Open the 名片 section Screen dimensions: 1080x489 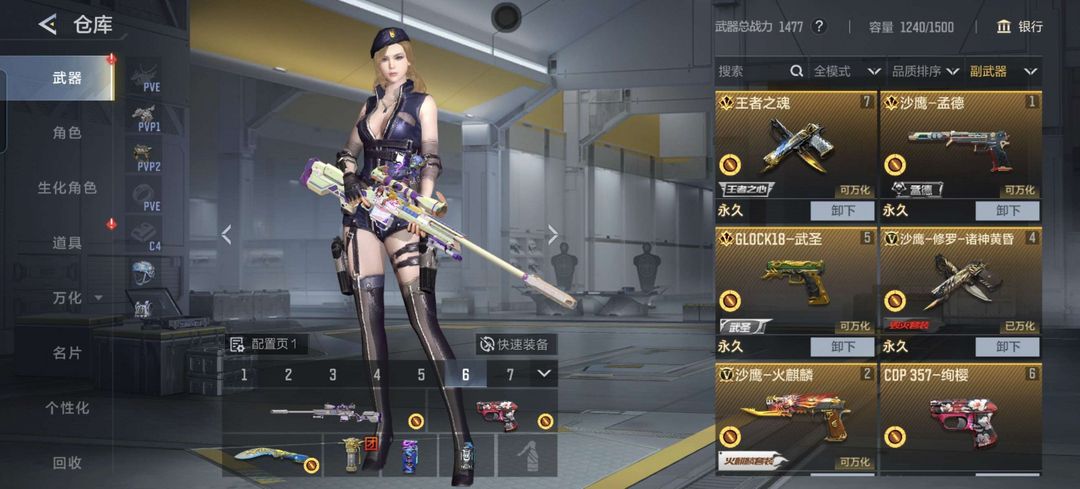pyautogui.click(x=67, y=352)
